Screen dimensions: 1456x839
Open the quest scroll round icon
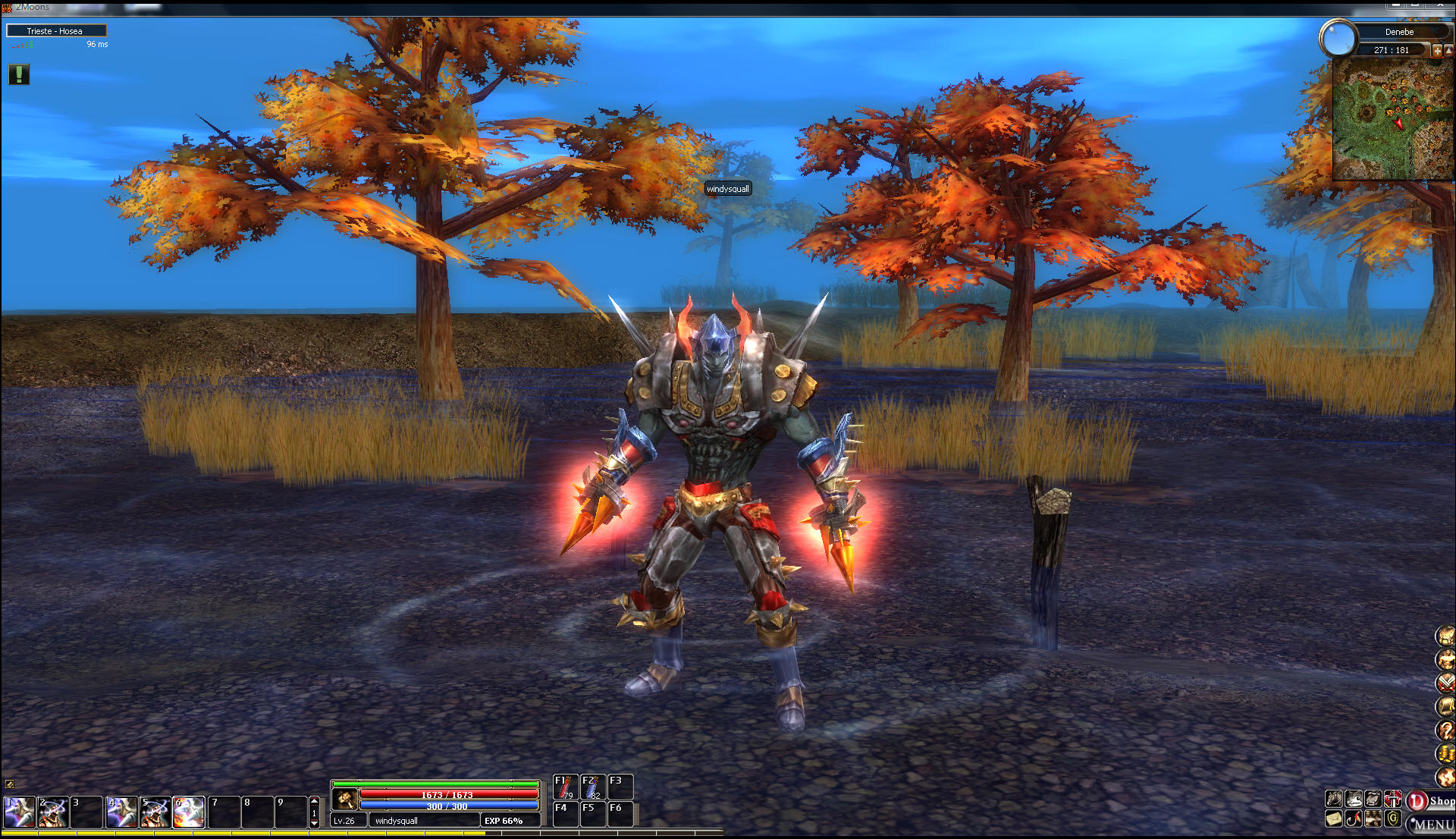click(x=1445, y=706)
